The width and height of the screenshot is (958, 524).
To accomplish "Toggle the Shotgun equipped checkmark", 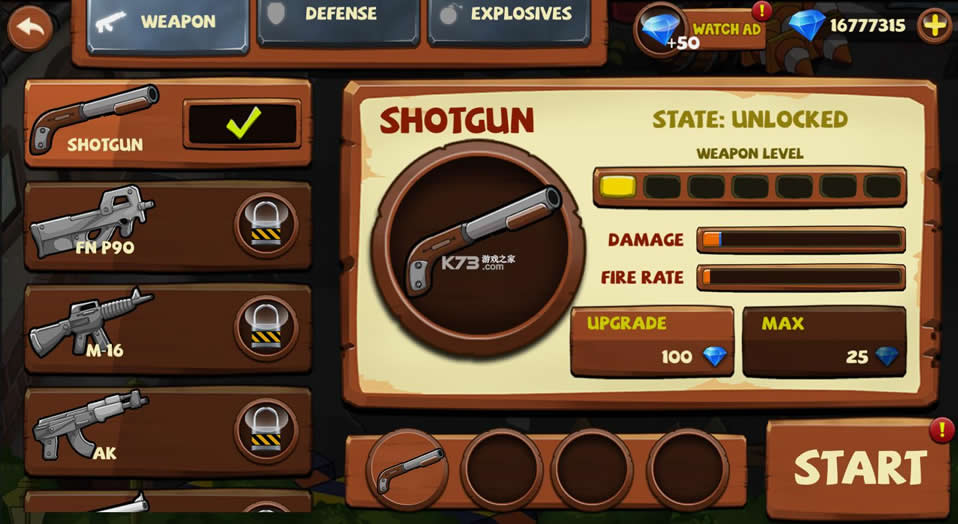I will pos(242,125).
